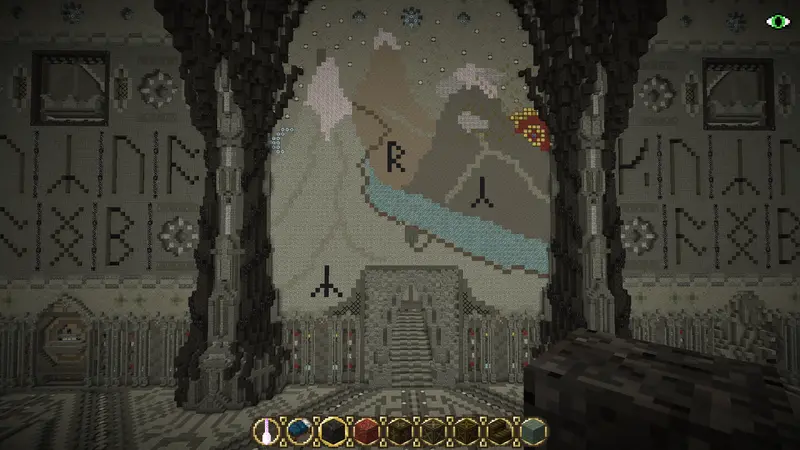Choose the black block in the hotbar

click(332, 432)
